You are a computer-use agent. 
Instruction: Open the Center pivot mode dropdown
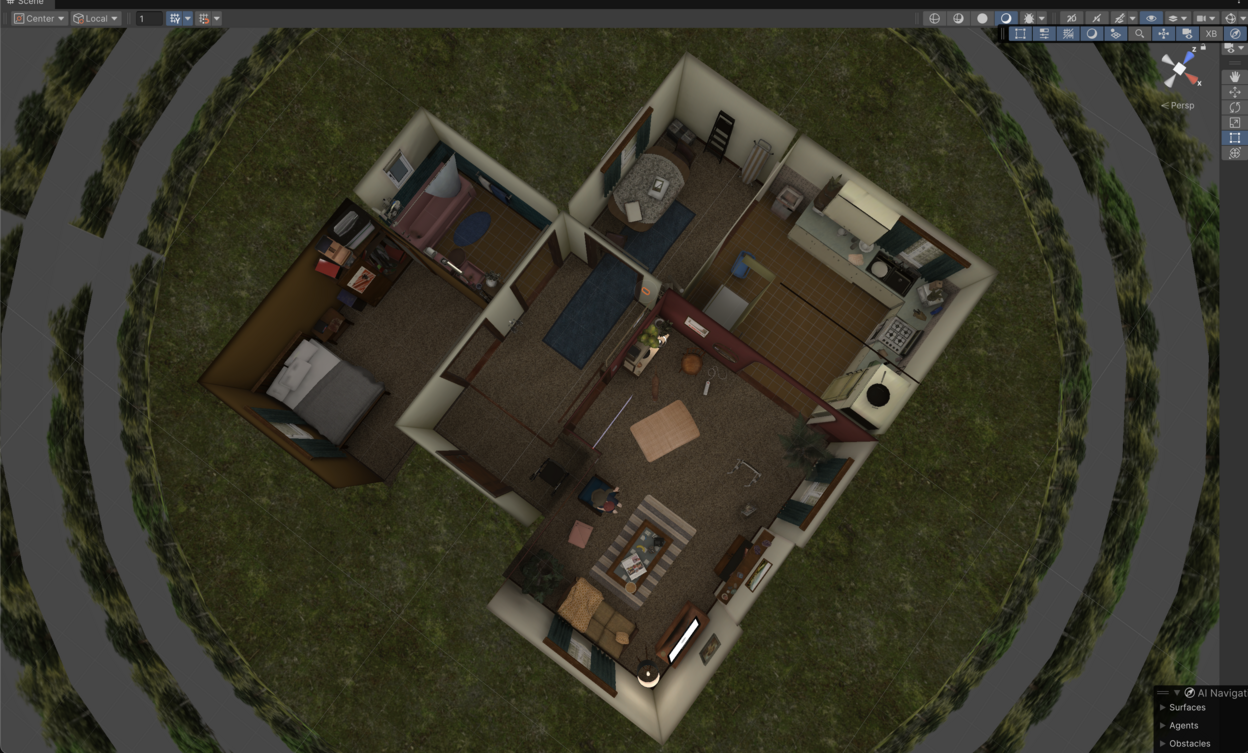click(39, 18)
